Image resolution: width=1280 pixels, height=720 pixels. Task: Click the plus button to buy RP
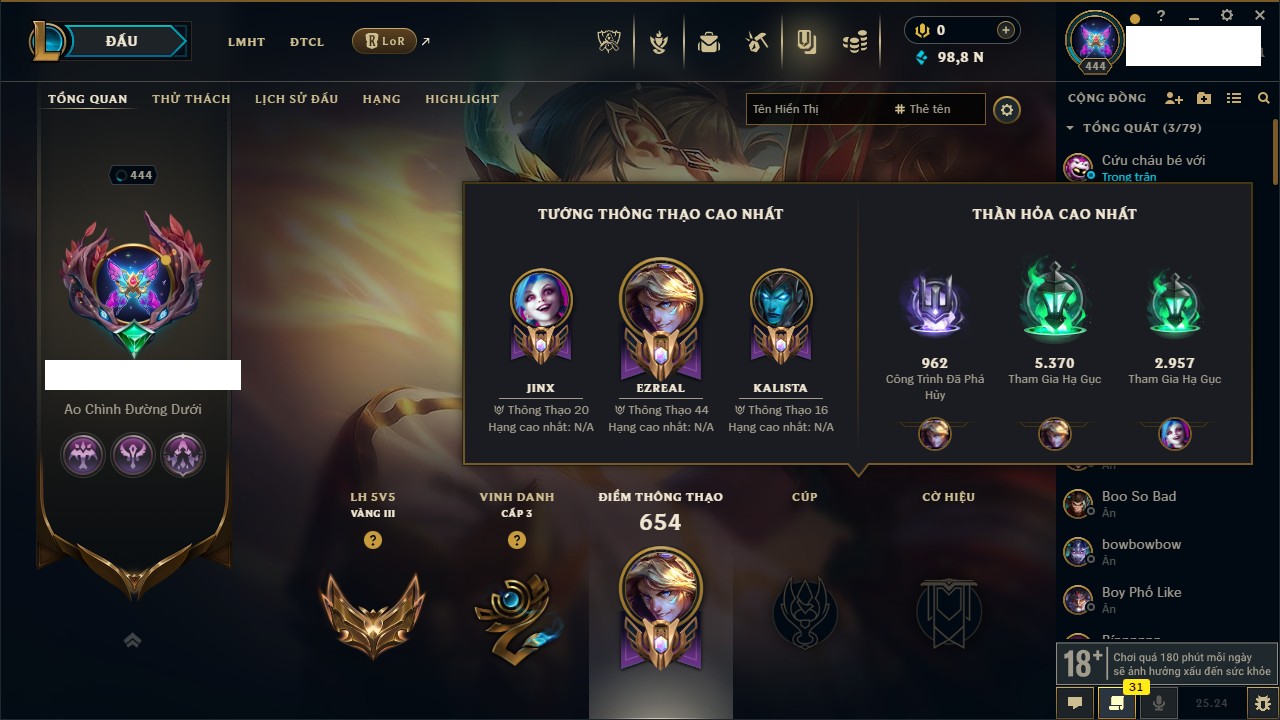1006,31
